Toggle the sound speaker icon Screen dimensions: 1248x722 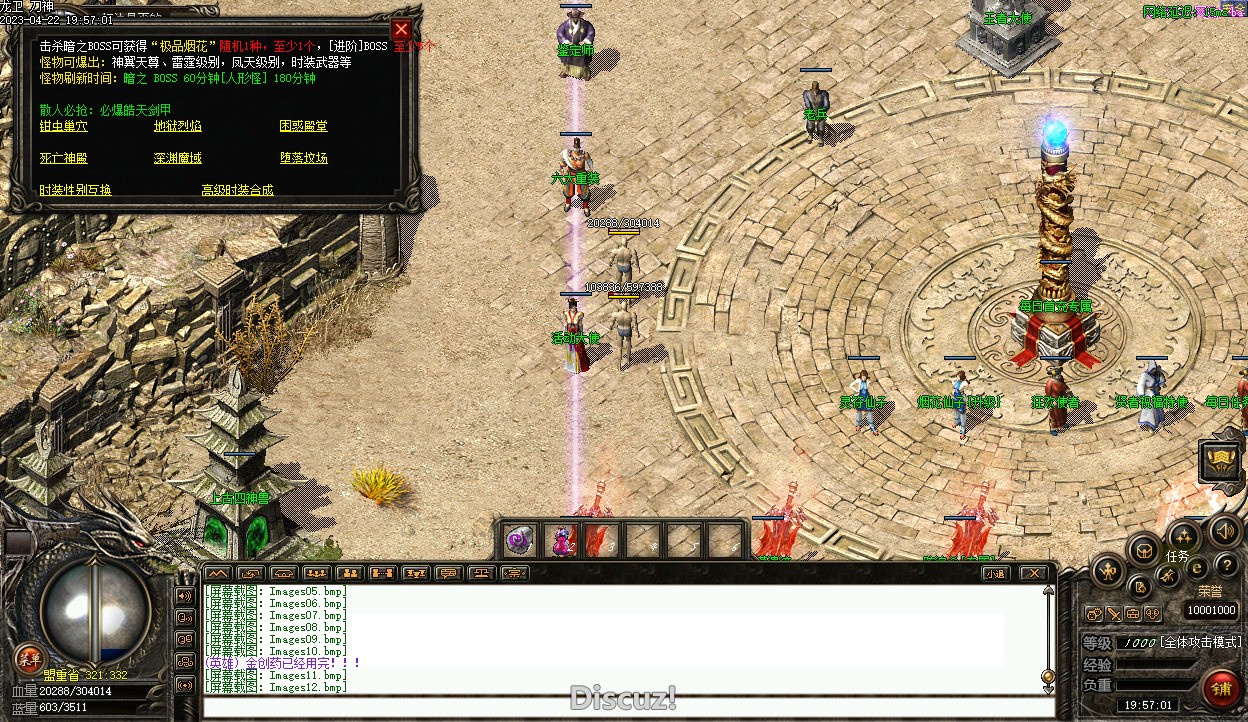coord(1223,531)
